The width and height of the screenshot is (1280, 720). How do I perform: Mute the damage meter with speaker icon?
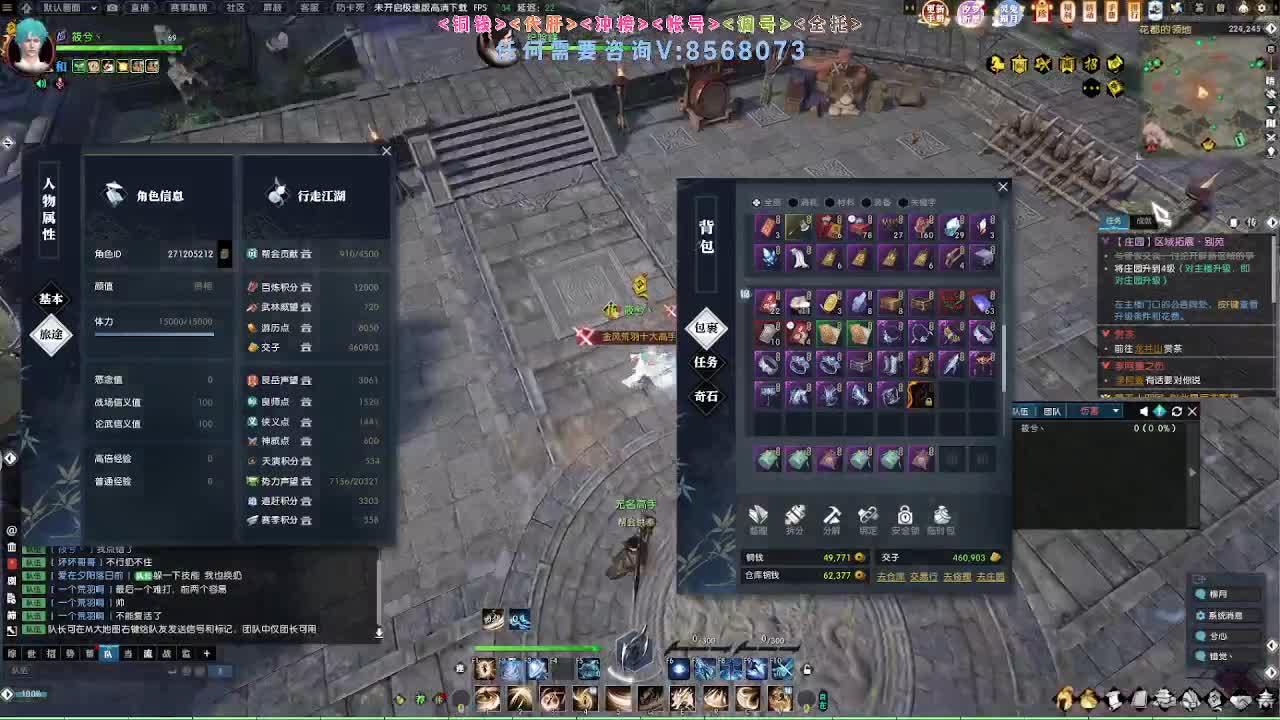[1144, 411]
